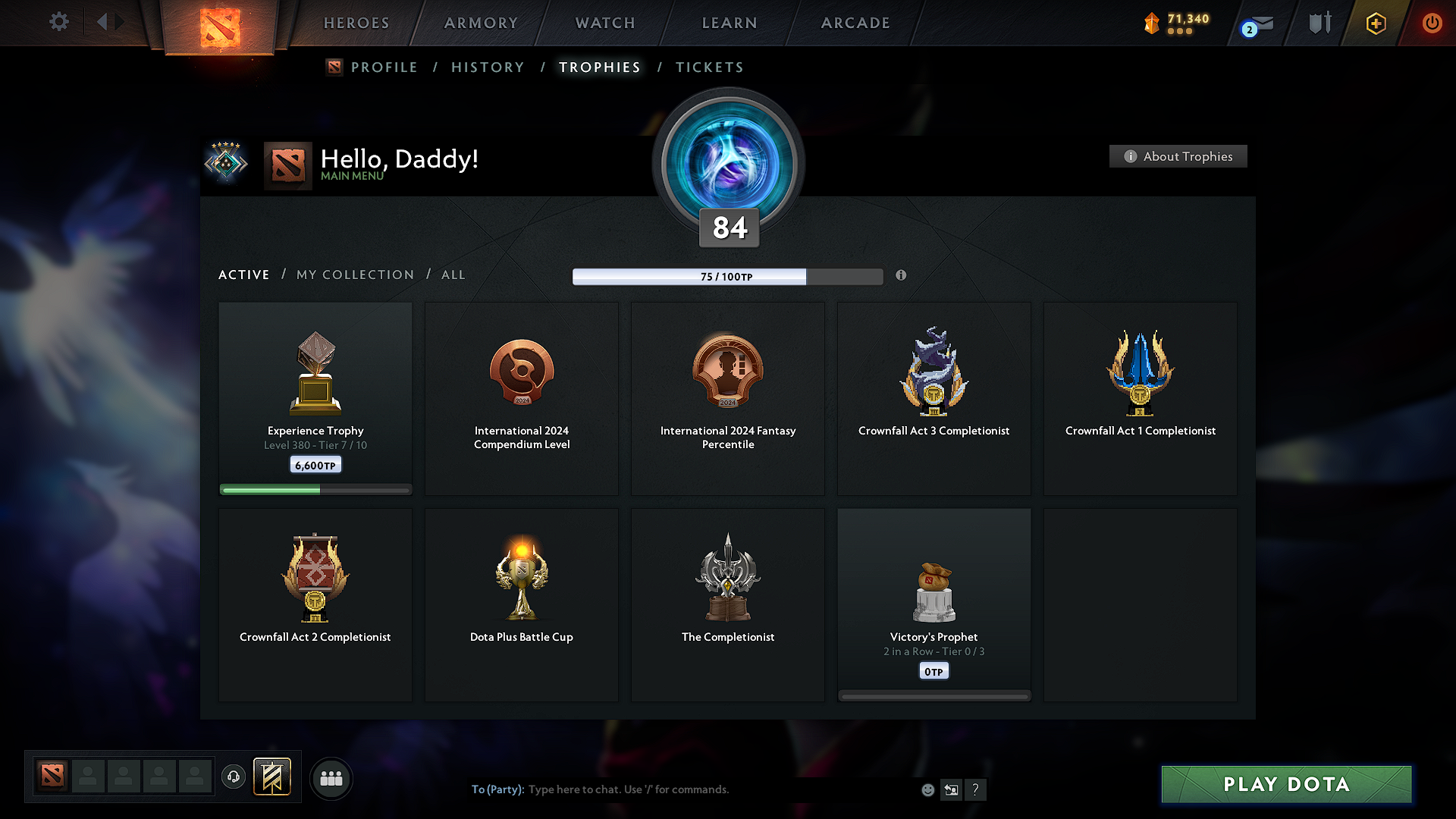Image resolution: width=1456 pixels, height=819 pixels.
Task: Select the Victory's Prophet trophy card
Action: [934, 604]
